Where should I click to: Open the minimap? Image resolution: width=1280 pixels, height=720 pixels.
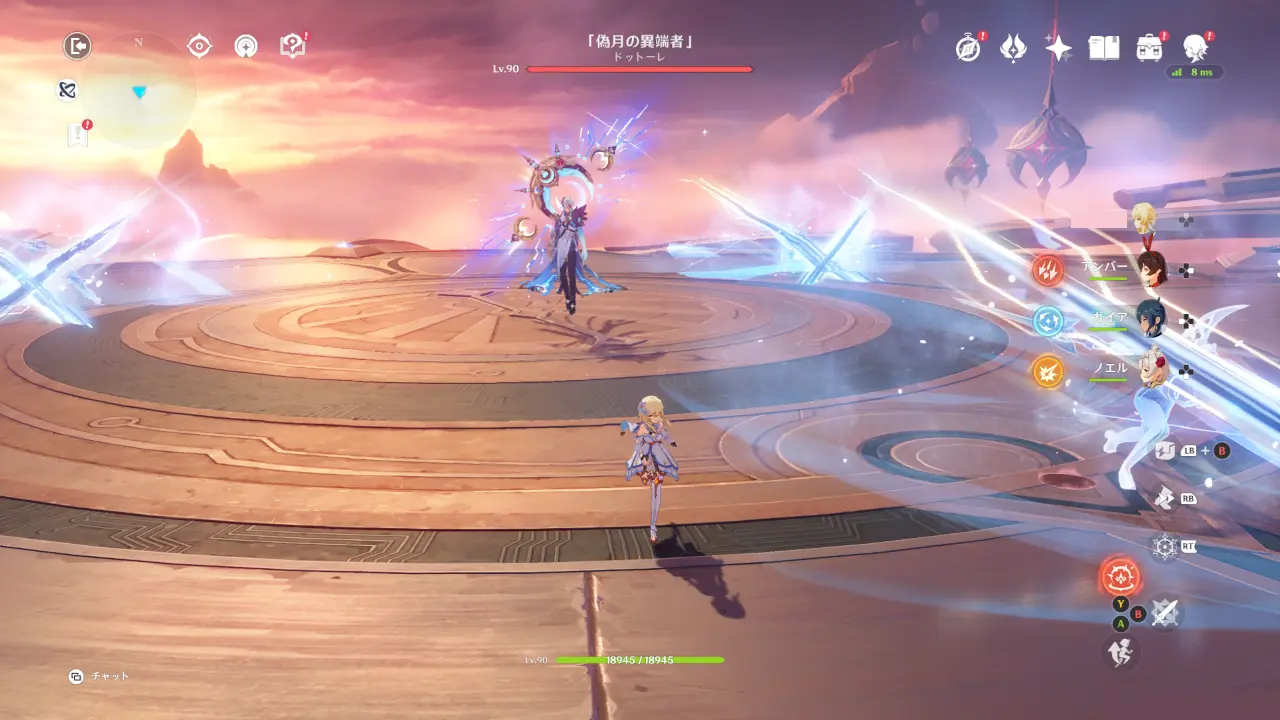pos(139,91)
